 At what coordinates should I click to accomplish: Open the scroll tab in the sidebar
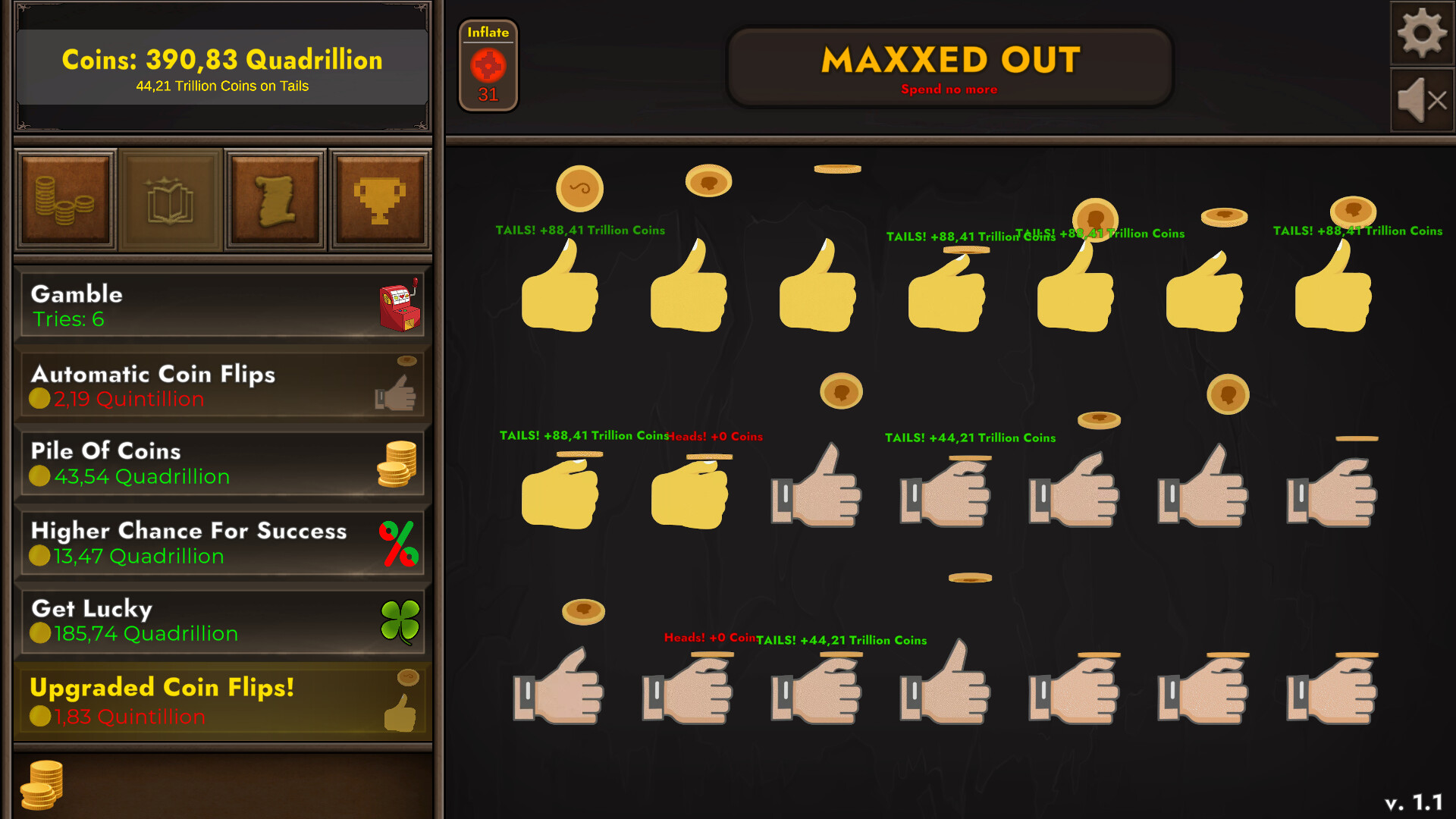point(275,199)
